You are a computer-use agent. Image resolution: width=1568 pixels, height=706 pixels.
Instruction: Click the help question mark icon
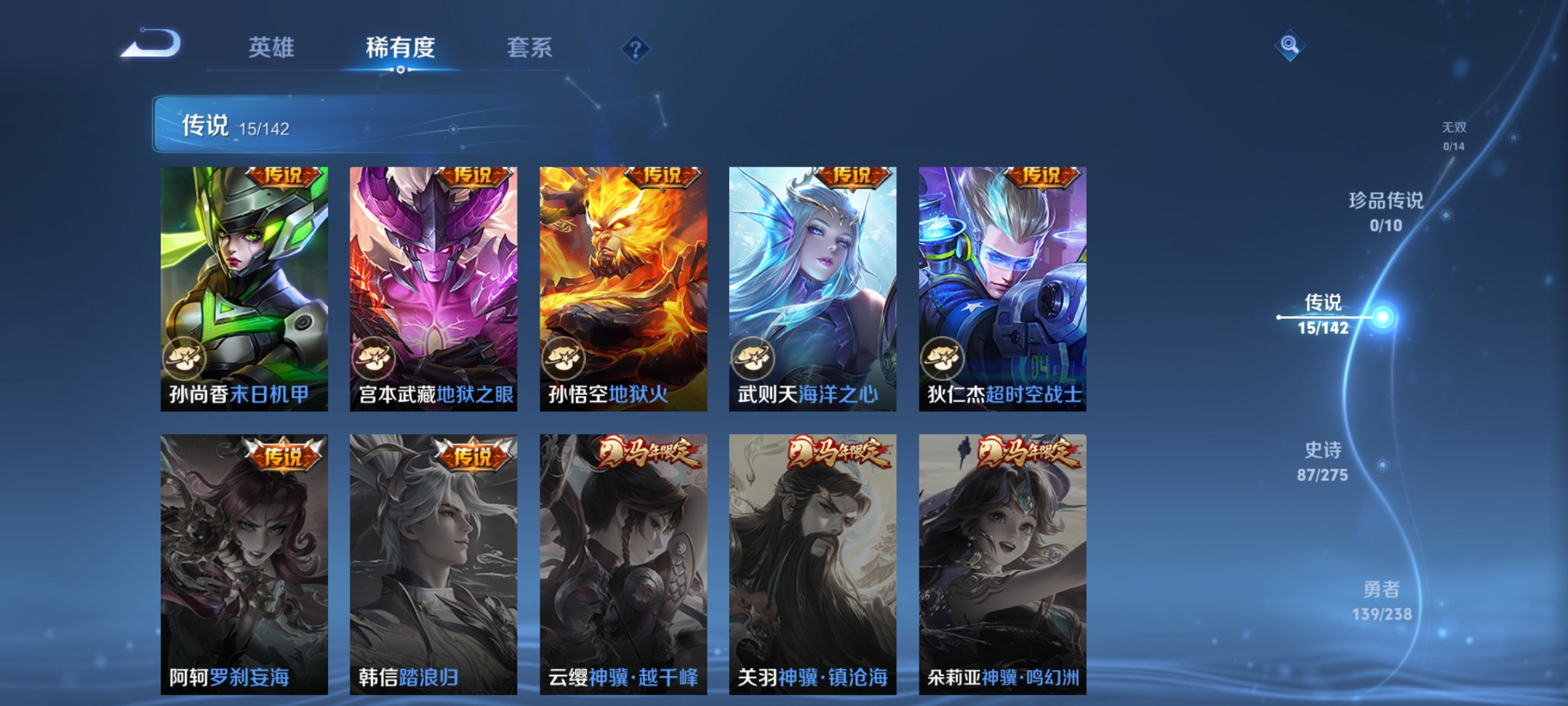635,50
